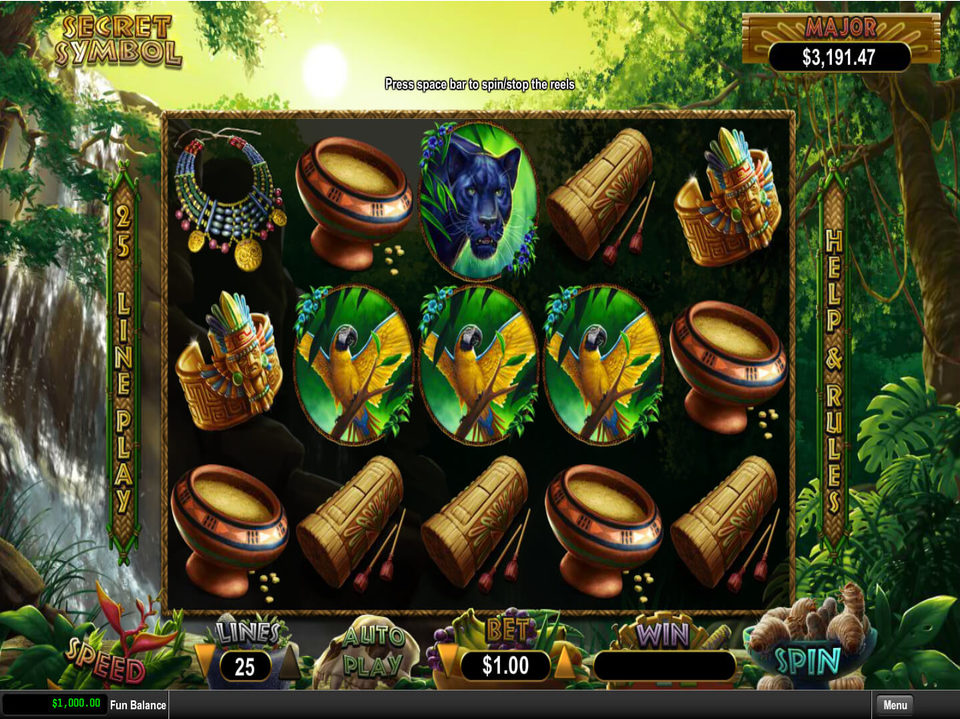Open the Menu button in bottom bar
960x719 pixels.
pyautogui.click(x=895, y=705)
